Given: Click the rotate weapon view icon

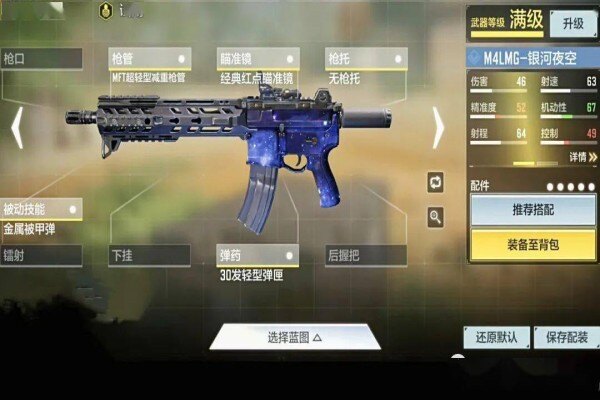Looking at the screenshot, I should tap(435, 182).
